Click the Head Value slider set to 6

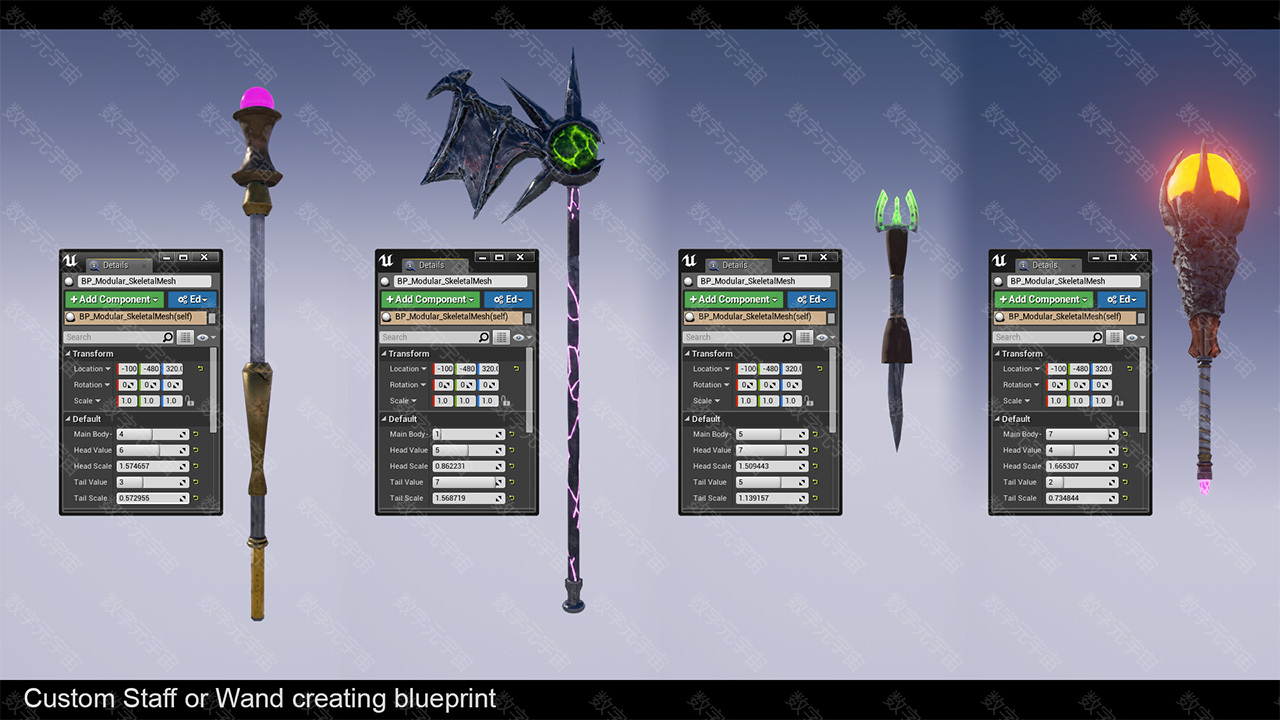pyautogui.click(x=152, y=450)
